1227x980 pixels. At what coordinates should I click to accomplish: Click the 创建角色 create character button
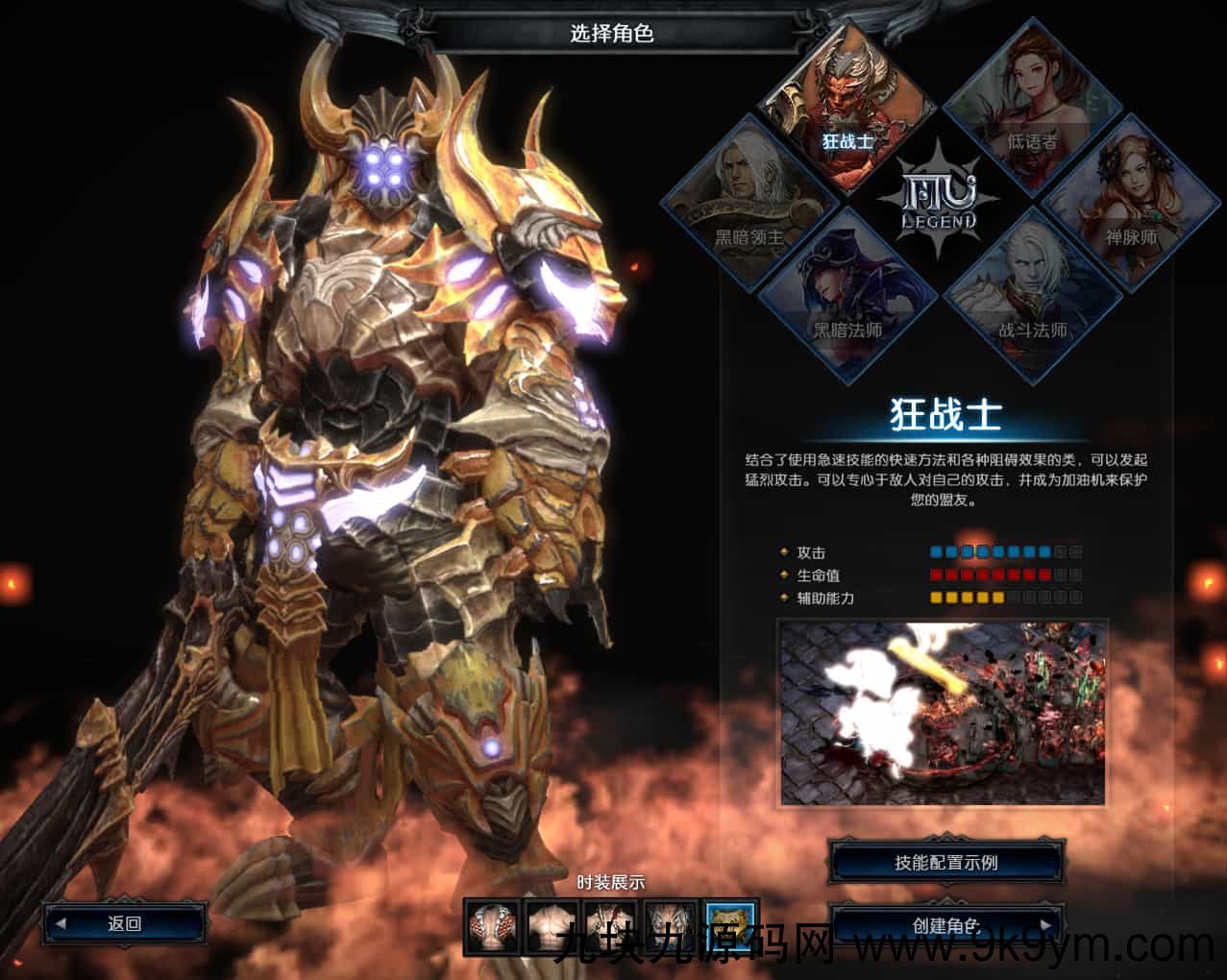pyautogui.click(x=946, y=925)
